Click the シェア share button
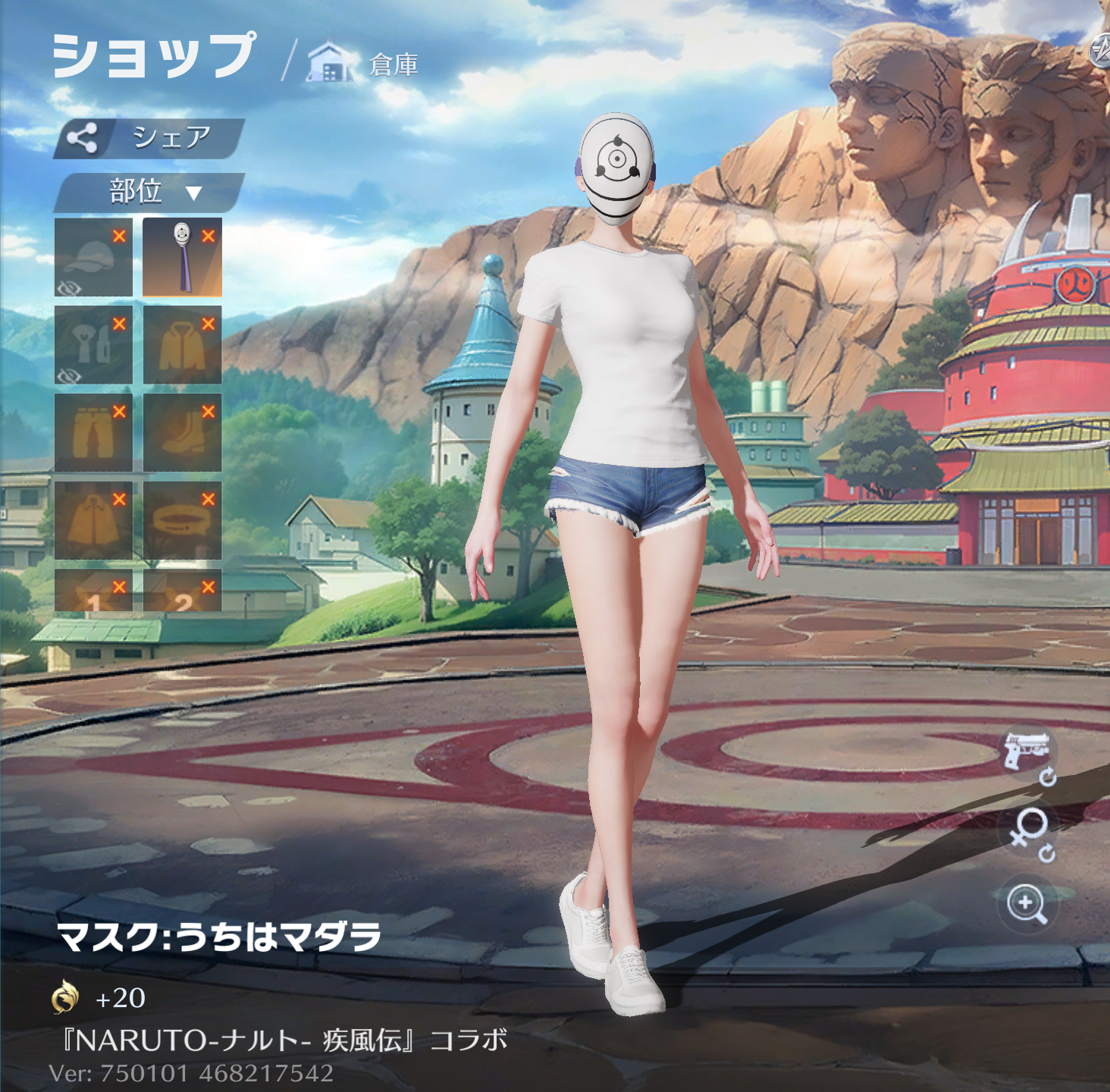This screenshot has height=1092, width=1110. pyautogui.click(x=149, y=138)
